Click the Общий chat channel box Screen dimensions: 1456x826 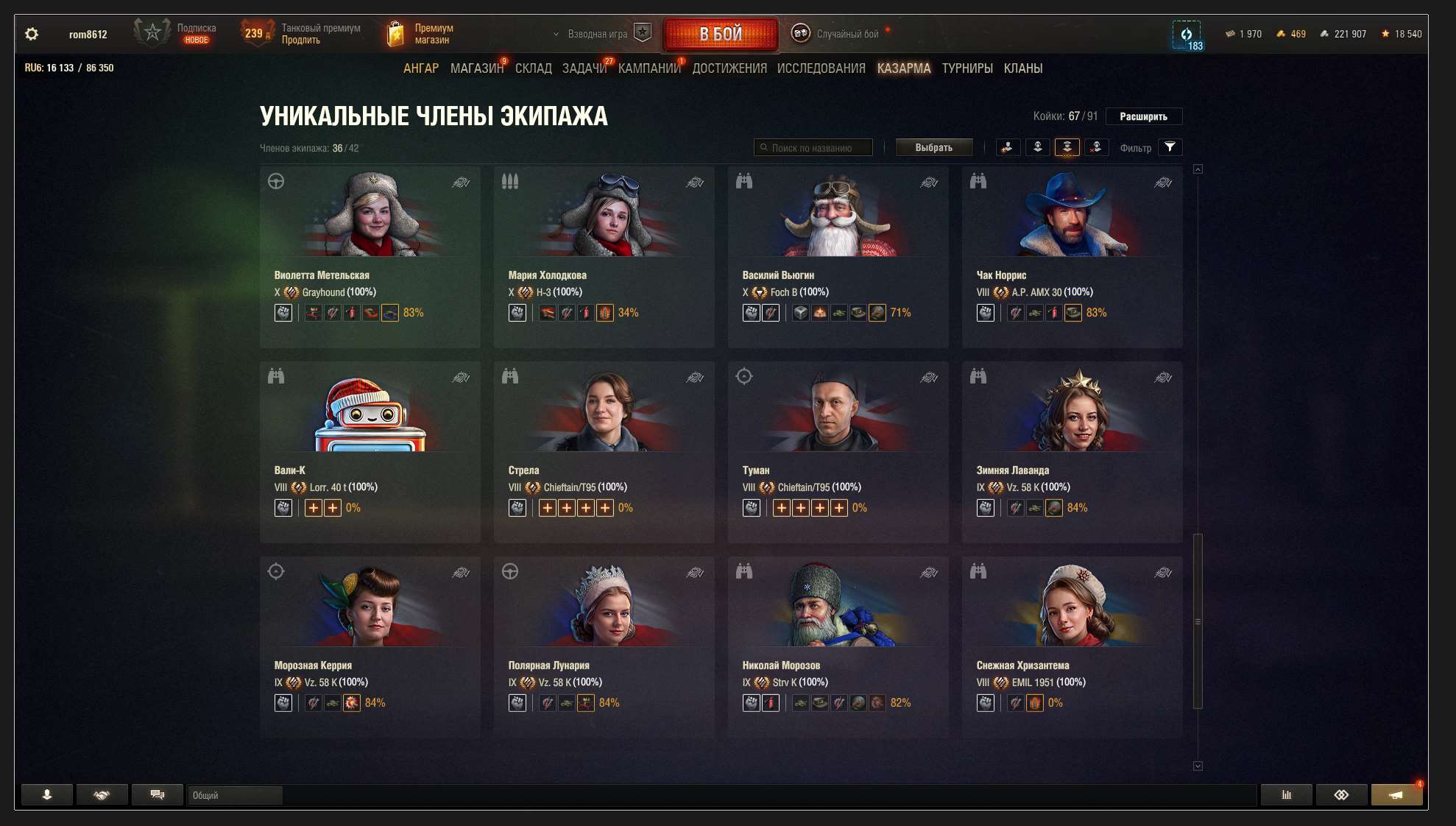pos(234,795)
